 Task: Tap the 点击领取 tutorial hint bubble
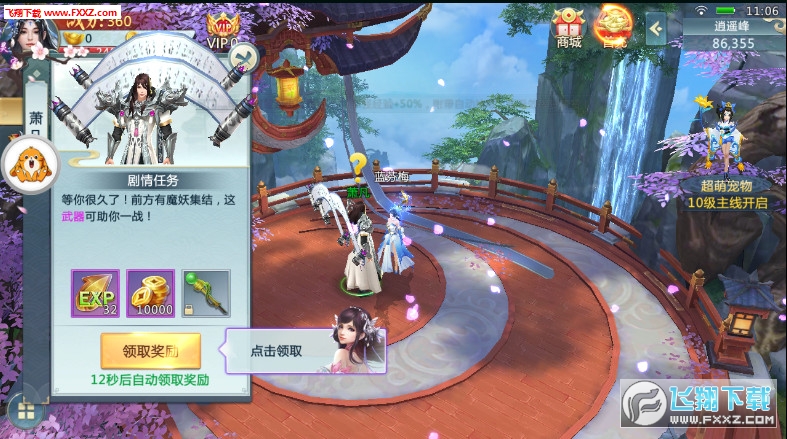tap(275, 351)
